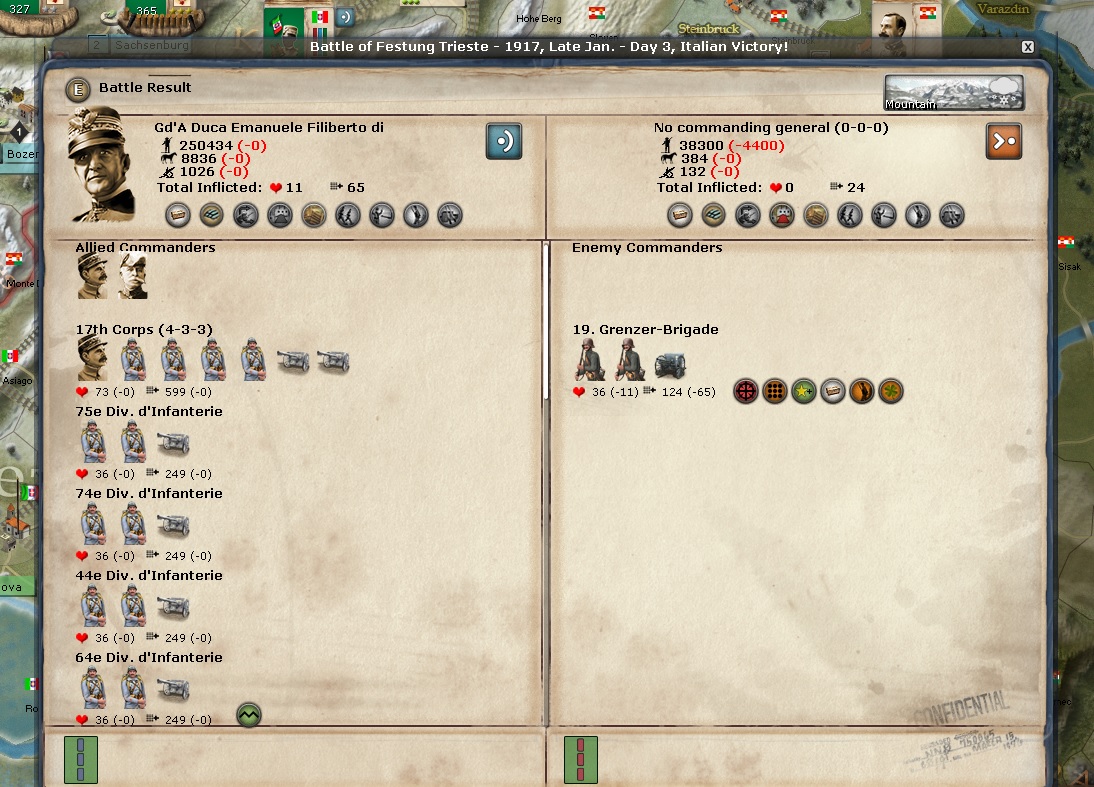The width and height of the screenshot is (1094, 787).
Task: Click the 17th Corps leader portrait icon
Action: click(x=93, y=358)
